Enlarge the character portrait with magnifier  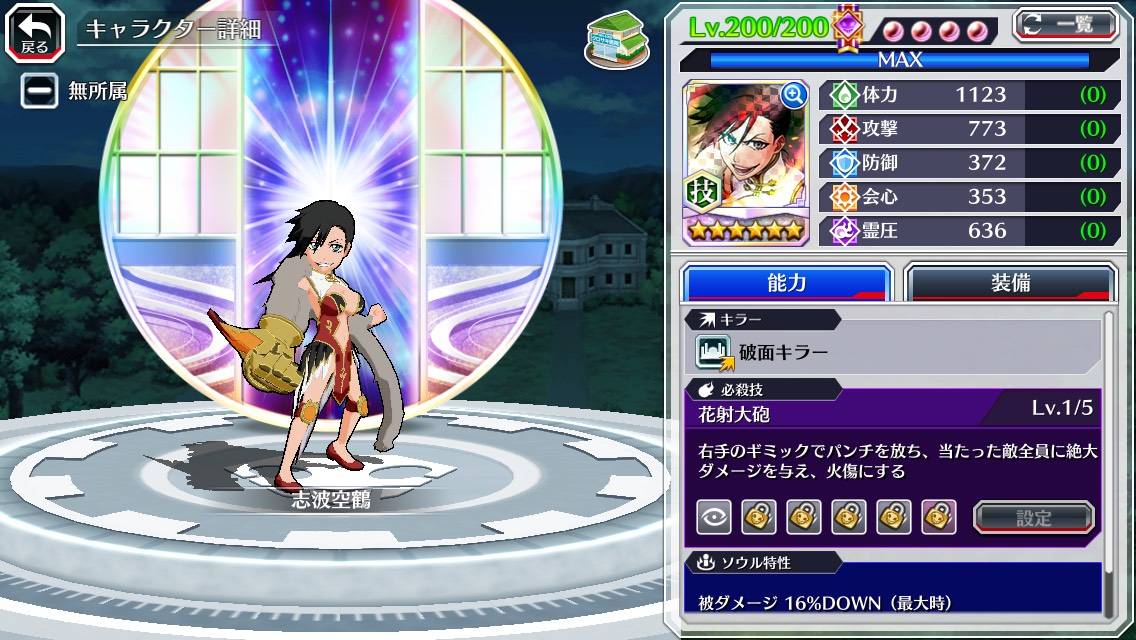click(x=794, y=95)
